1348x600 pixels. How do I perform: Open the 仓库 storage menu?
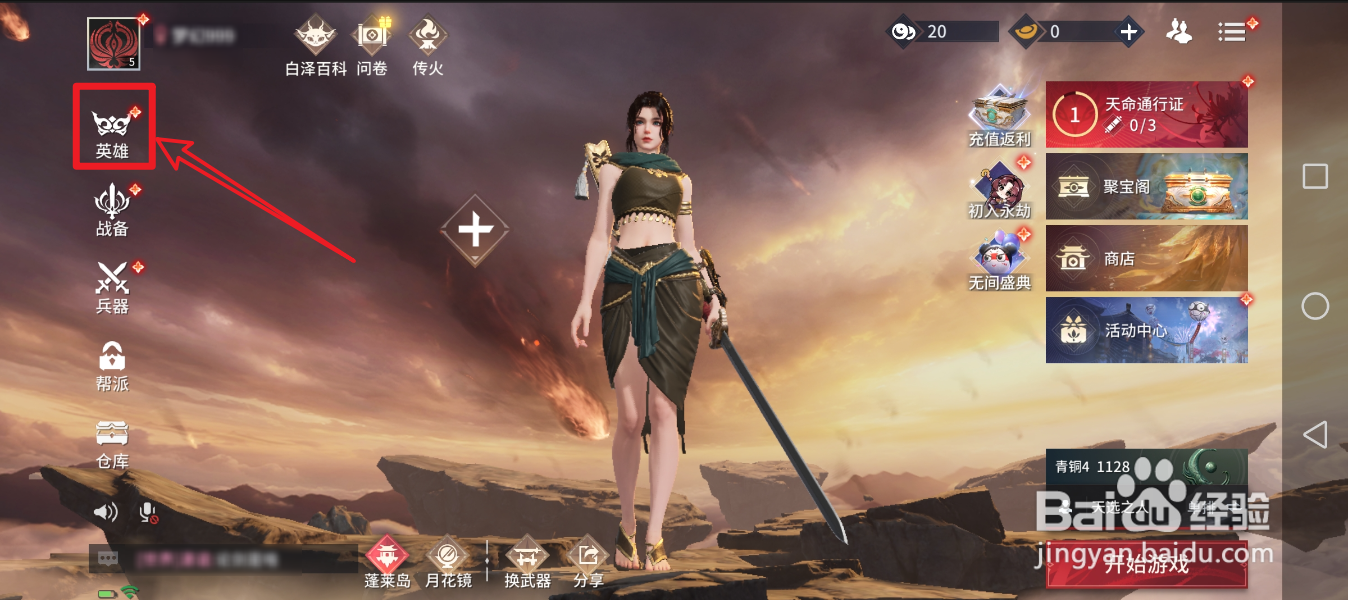click(x=112, y=442)
